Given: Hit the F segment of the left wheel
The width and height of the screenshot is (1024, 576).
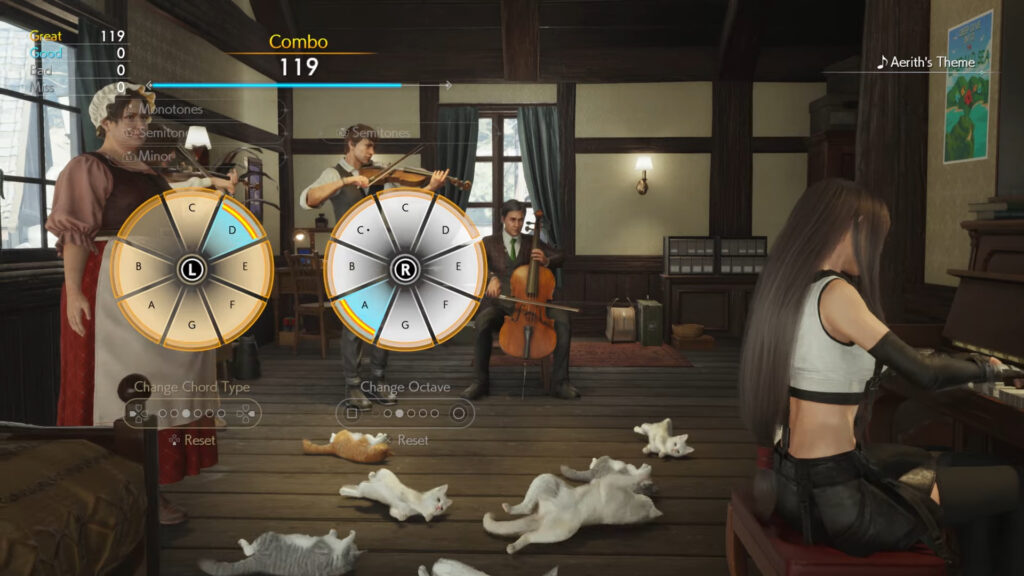Looking at the screenshot, I should pos(233,306).
